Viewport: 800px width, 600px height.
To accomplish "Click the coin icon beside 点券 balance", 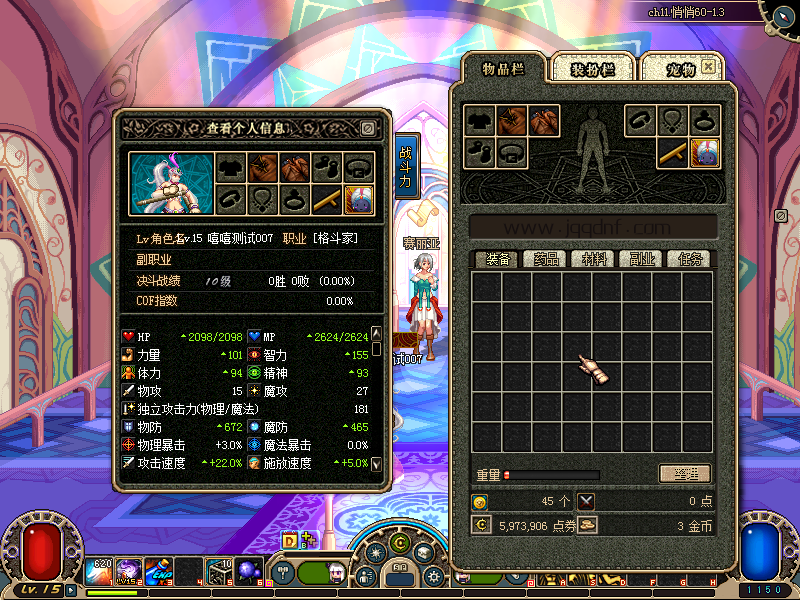I will pyautogui.click(x=481, y=525).
